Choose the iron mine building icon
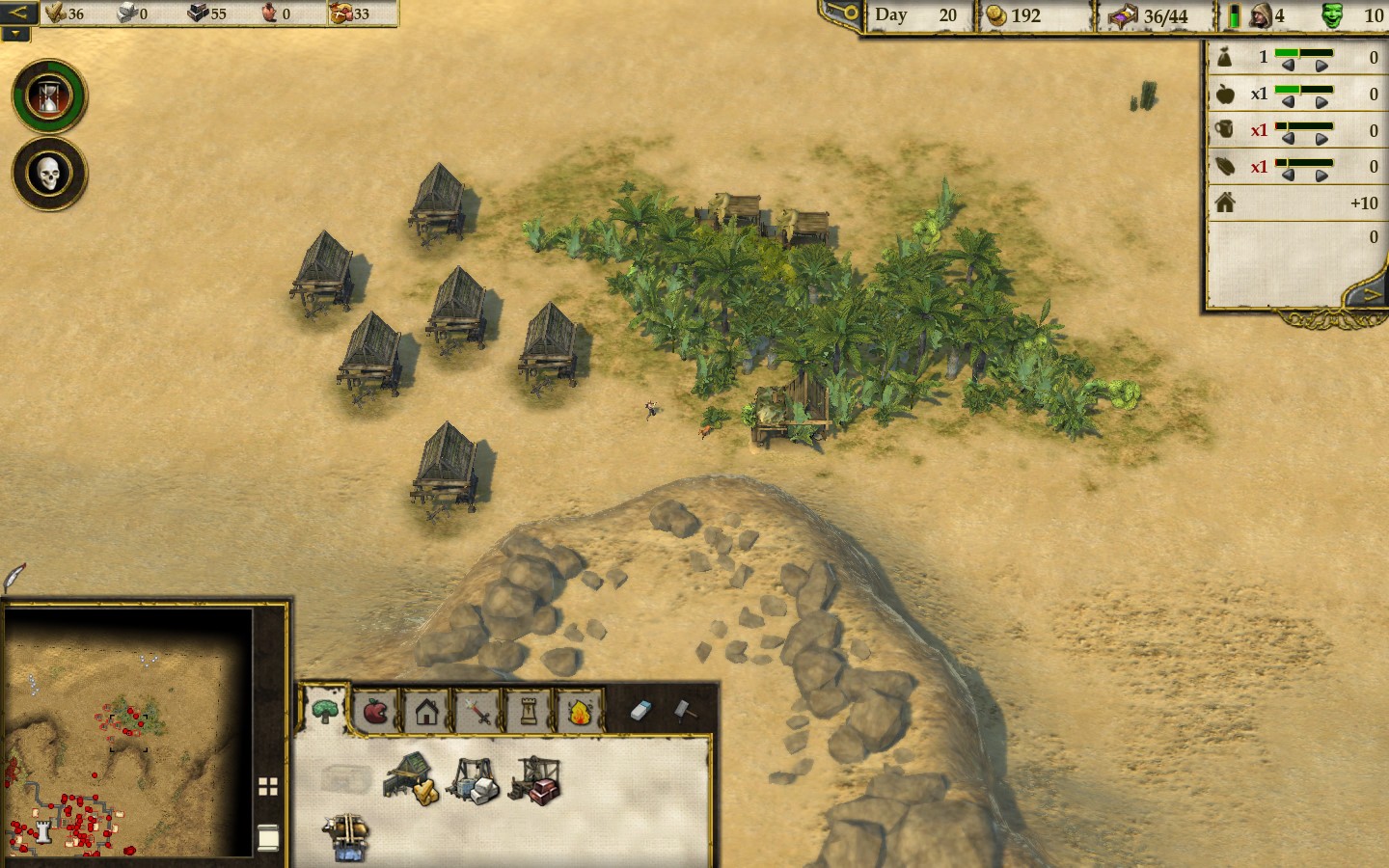Viewport: 1389px width, 868px height. (535, 780)
